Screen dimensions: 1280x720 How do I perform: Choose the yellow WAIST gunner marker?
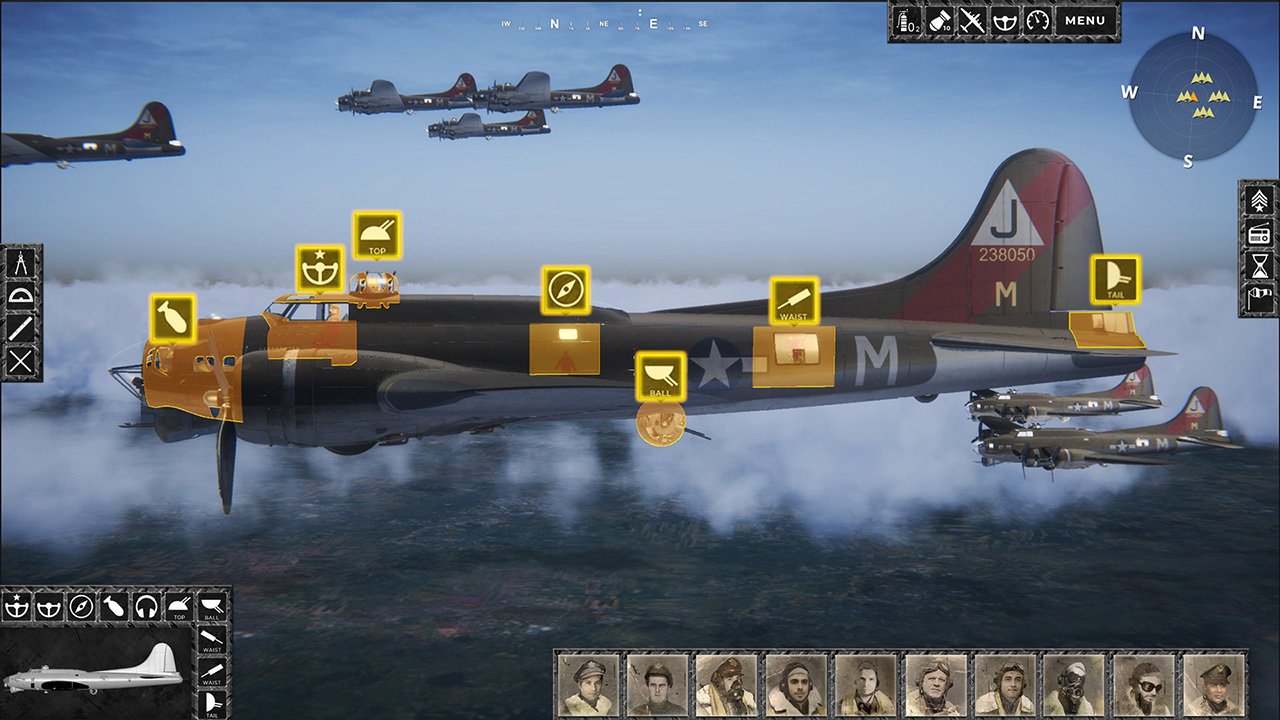794,301
